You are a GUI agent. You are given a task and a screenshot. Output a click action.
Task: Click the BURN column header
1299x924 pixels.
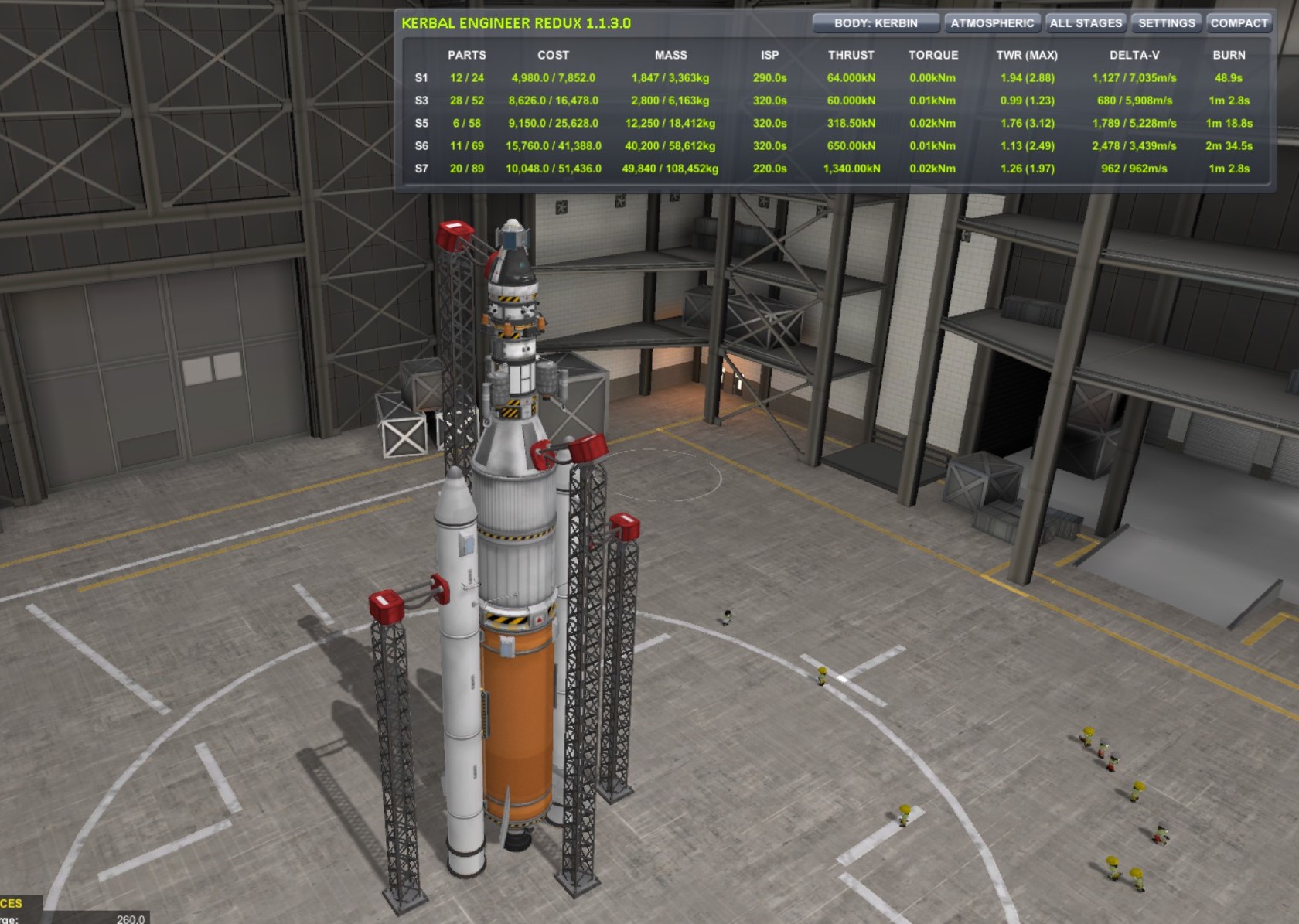pyautogui.click(x=1230, y=55)
